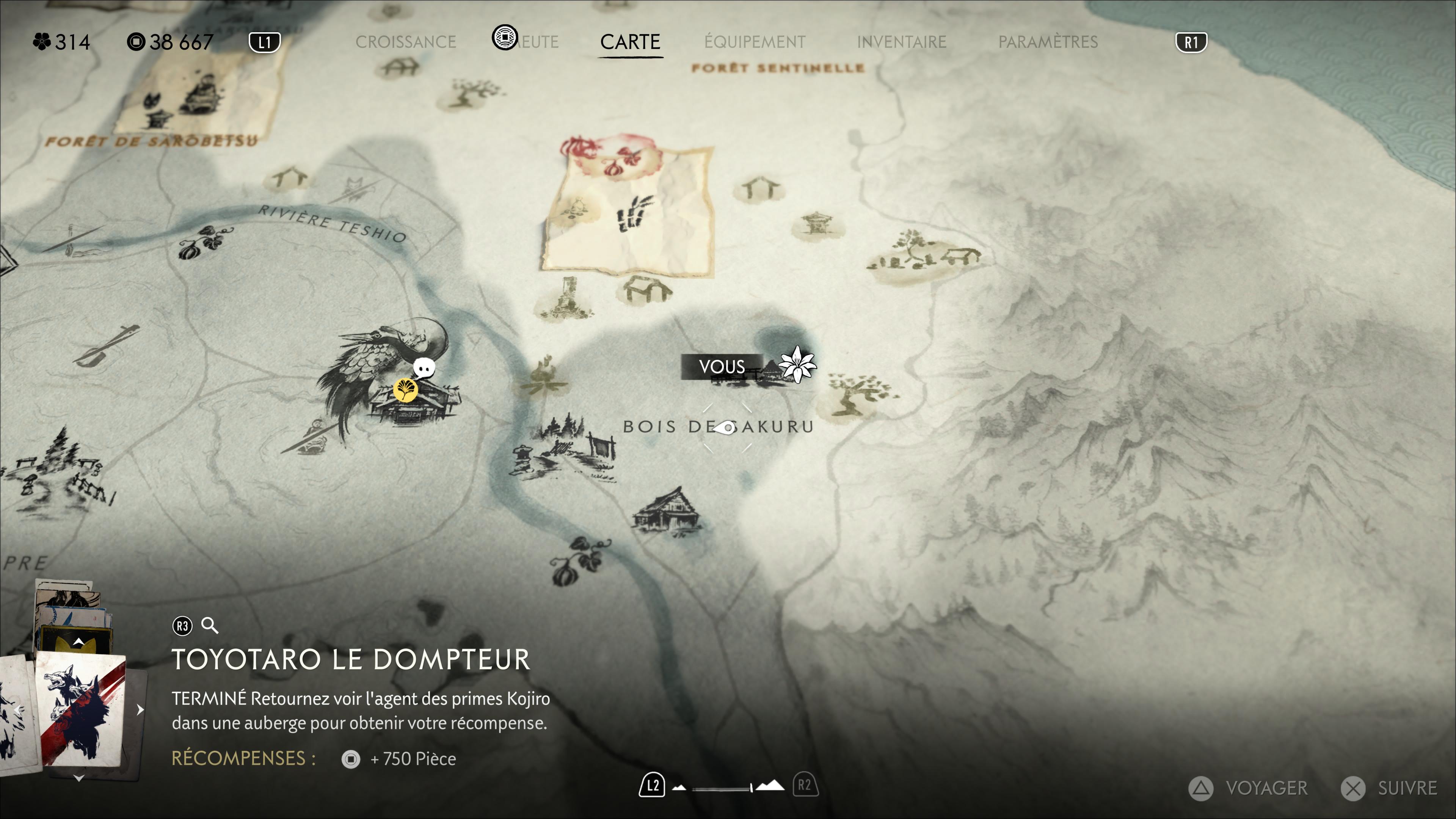This screenshot has height=819, width=1456.
Task: Select the white flower player marker
Action: [797, 365]
